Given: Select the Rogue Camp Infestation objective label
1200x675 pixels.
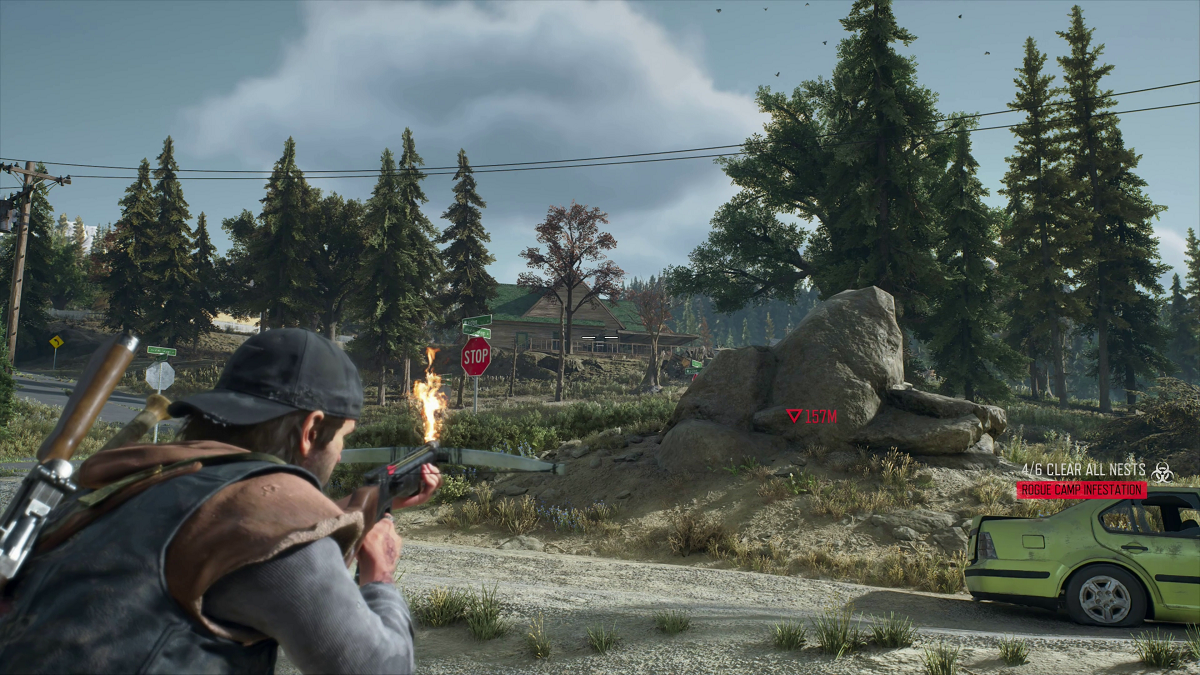Looking at the screenshot, I should click(x=1081, y=490).
